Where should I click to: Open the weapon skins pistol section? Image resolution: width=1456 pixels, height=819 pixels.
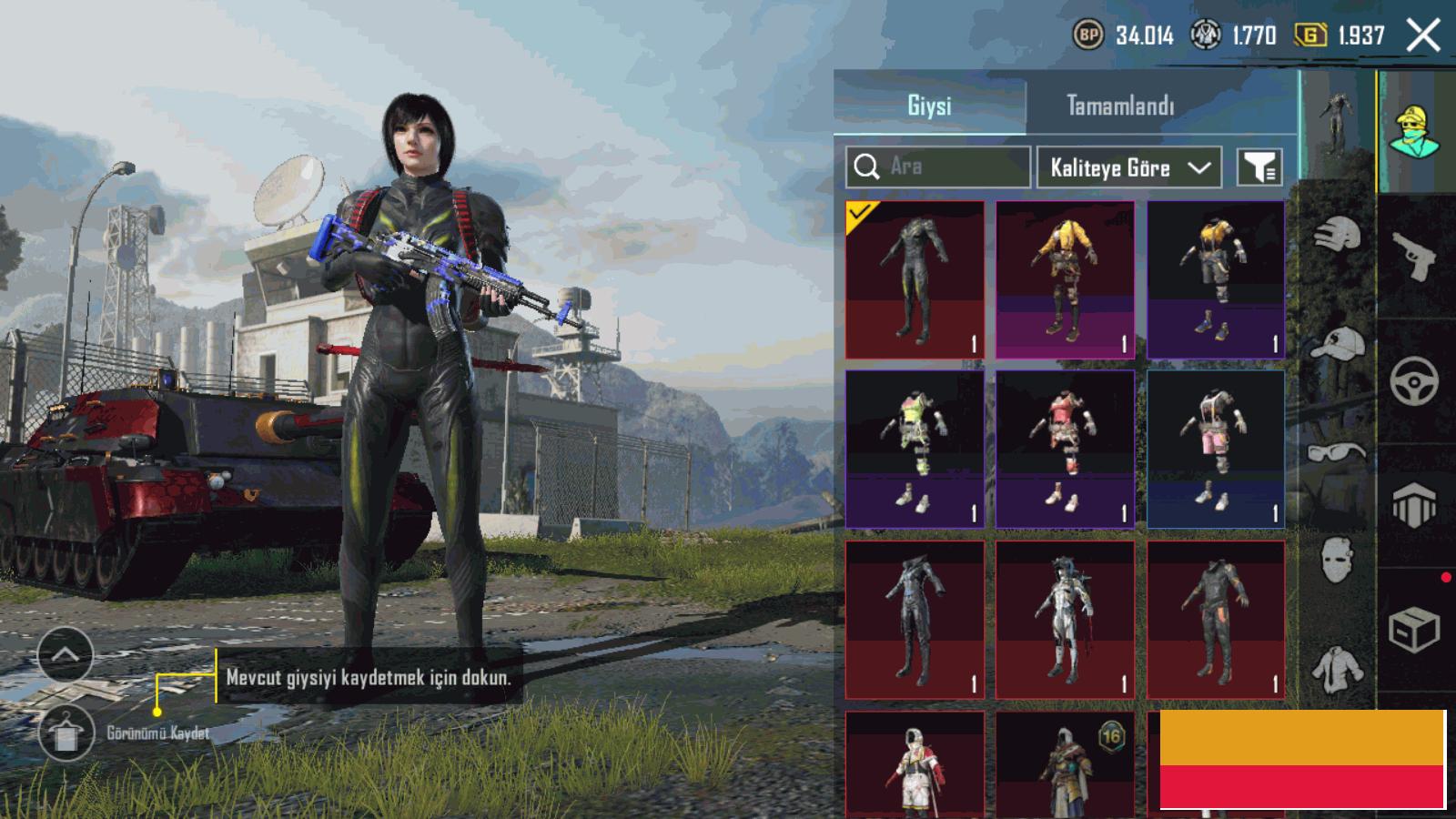1414,257
